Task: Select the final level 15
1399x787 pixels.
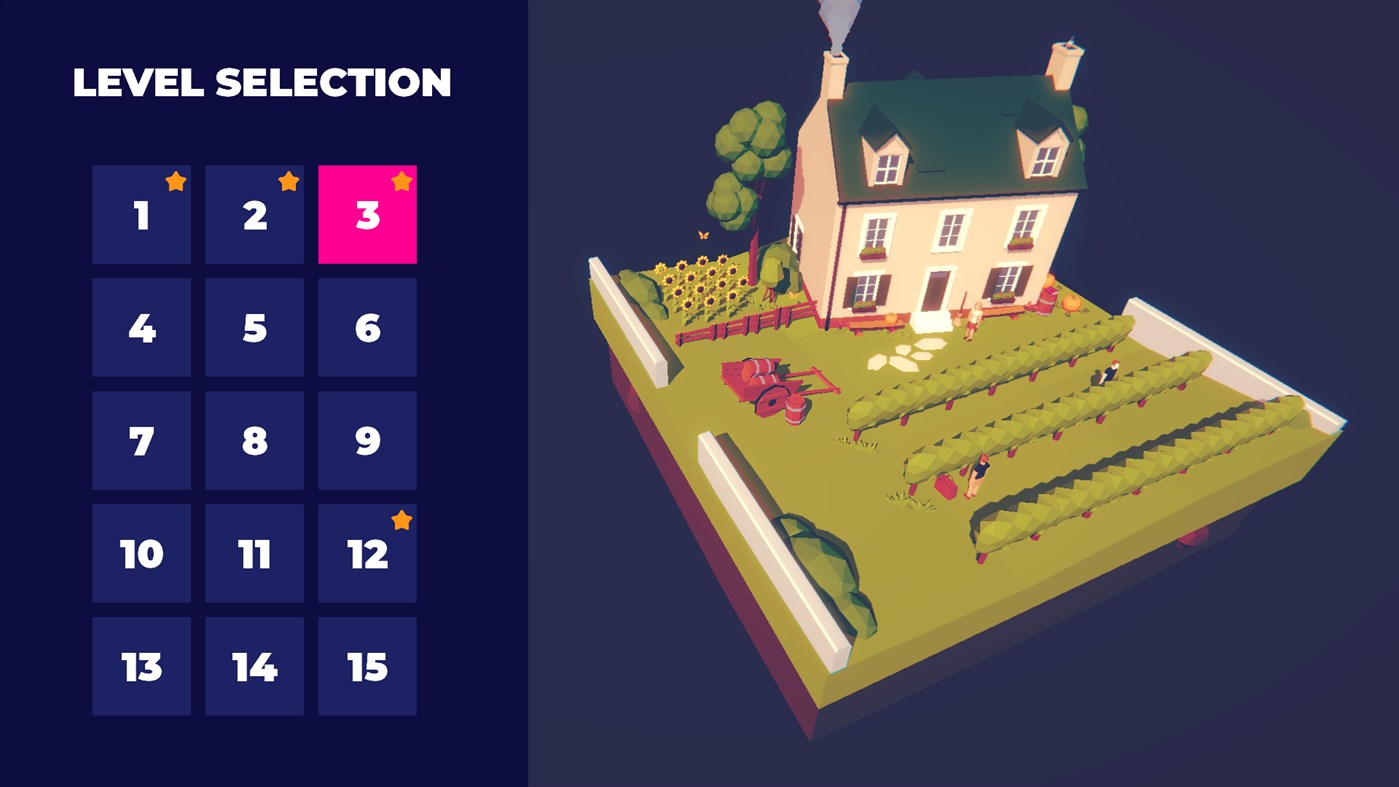Action: (x=367, y=665)
